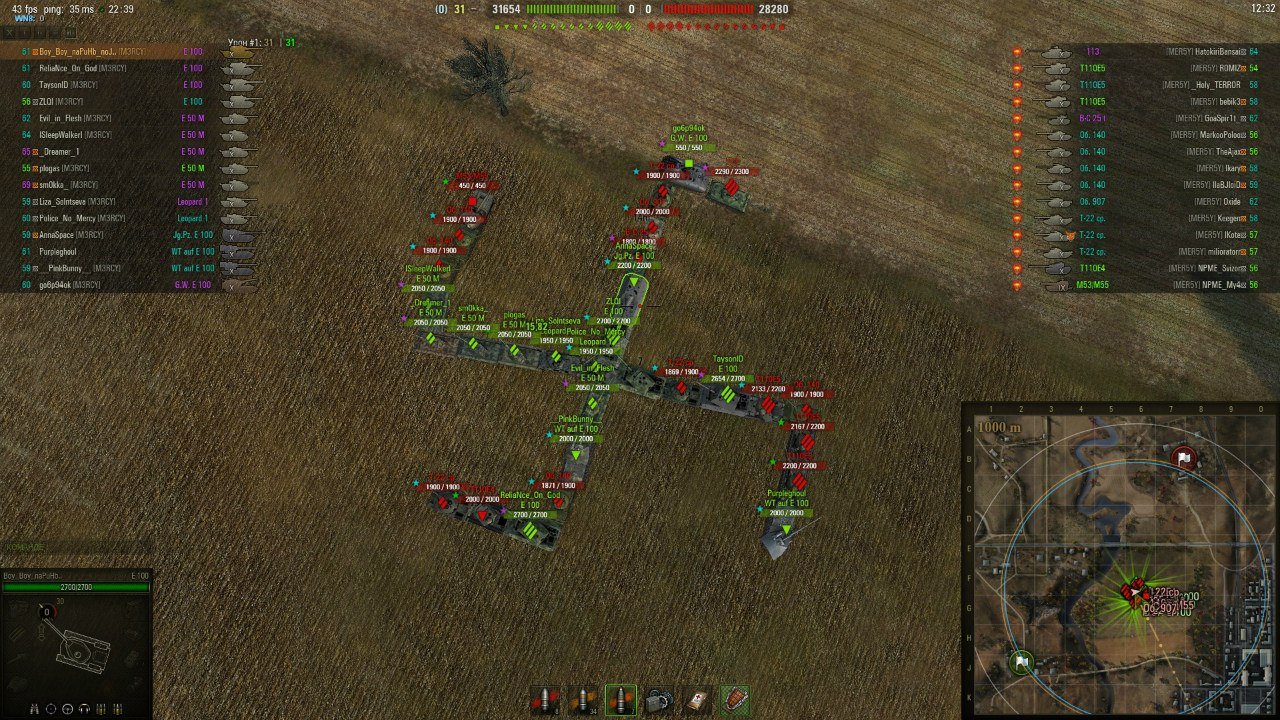Activate the chocolate bar consumable
The height and width of the screenshot is (720, 1280).
click(x=734, y=699)
